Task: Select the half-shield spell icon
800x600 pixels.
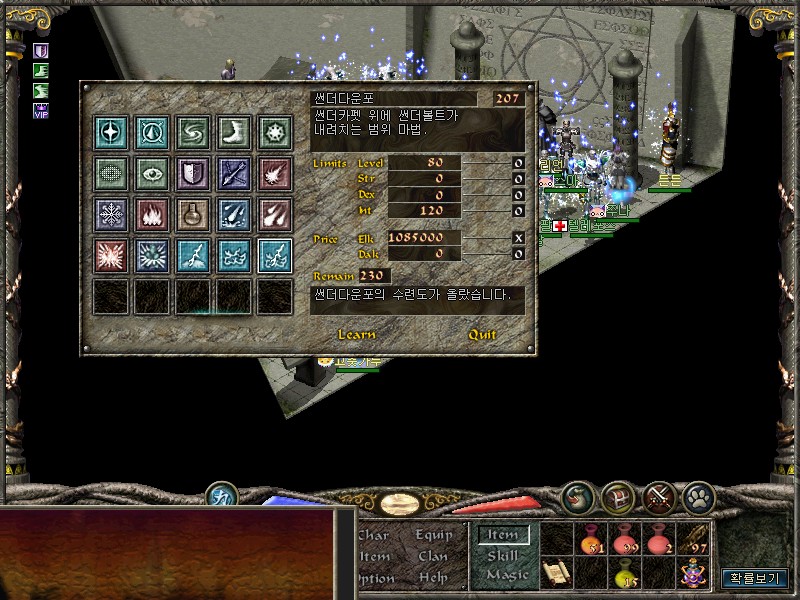Action: pos(193,174)
